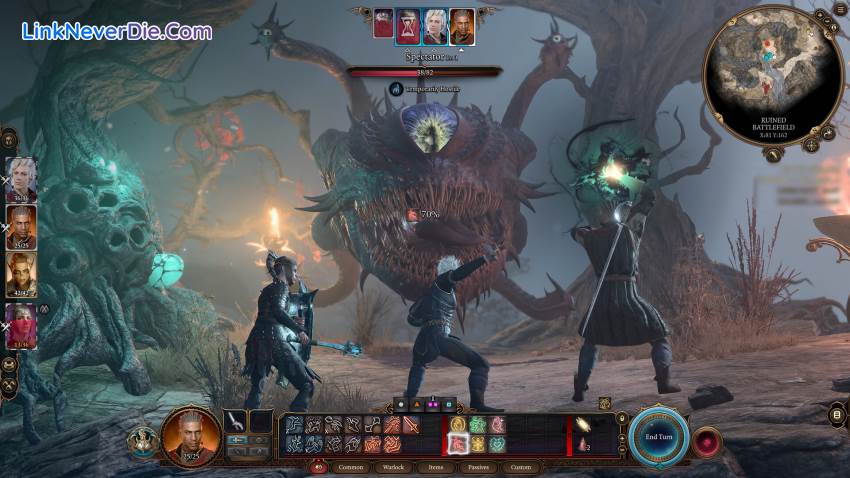The width and height of the screenshot is (850, 478).
Task: Click the white-haired character's turn-order card
Action: click(434, 24)
